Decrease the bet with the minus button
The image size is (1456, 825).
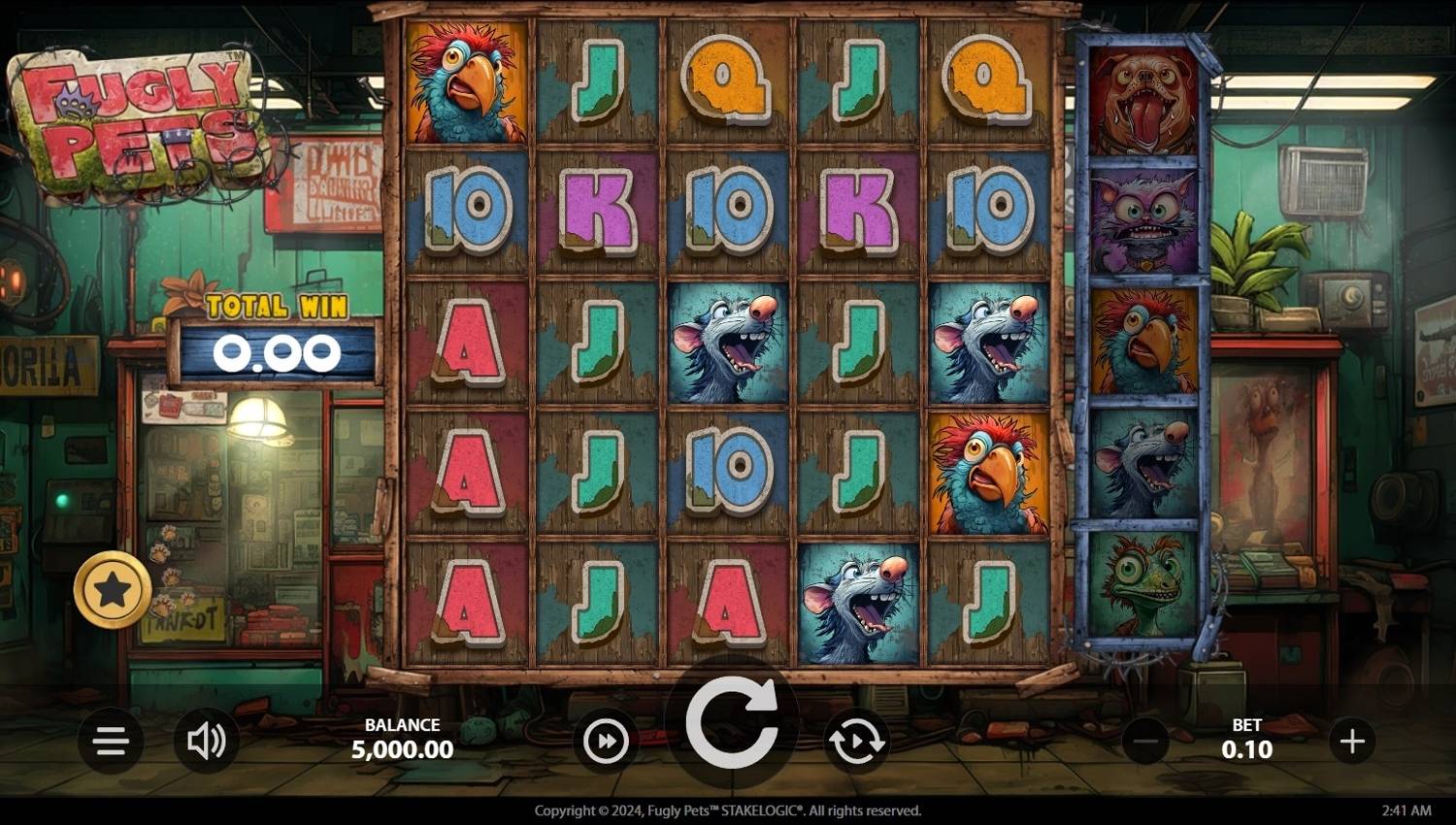click(1145, 742)
